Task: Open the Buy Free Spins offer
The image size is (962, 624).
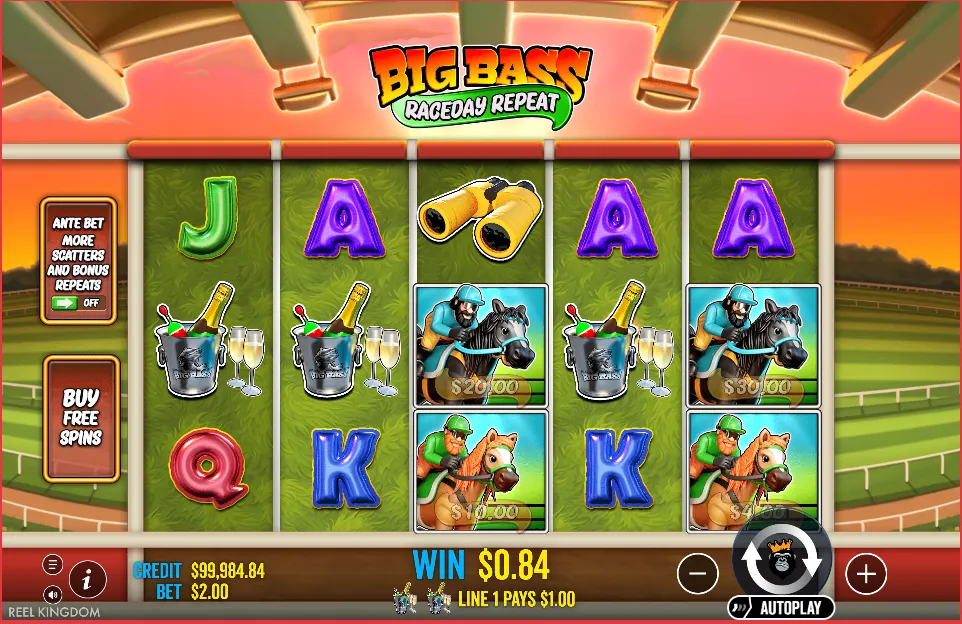Action: (81, 418)
